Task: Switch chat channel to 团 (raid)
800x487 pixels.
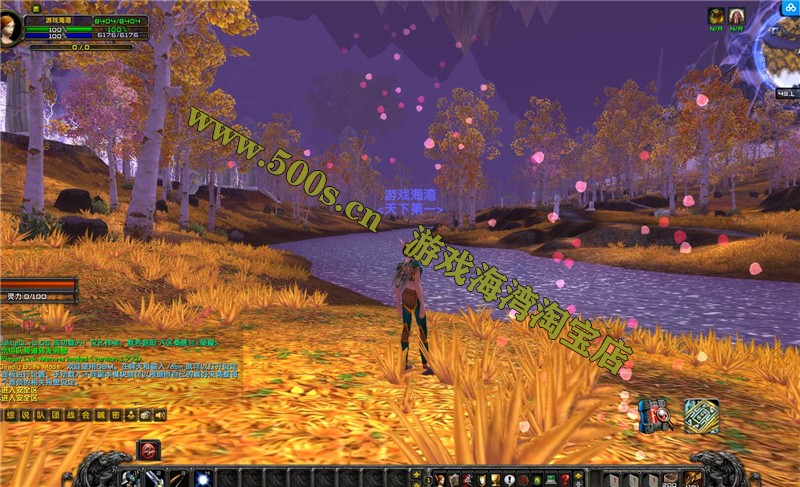Action: tap(57, 414)
